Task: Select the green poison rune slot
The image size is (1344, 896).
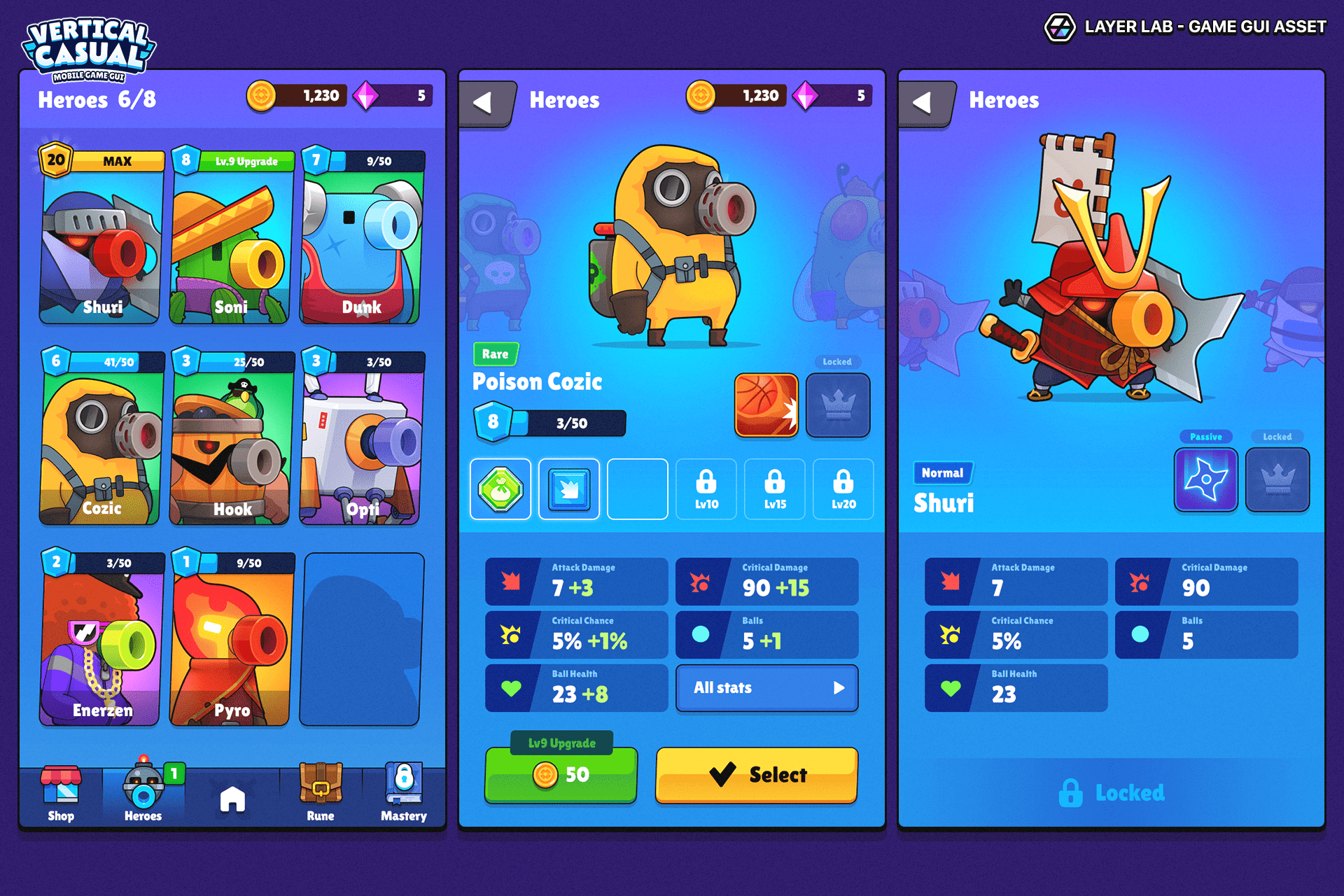Action: click(500, 489)
